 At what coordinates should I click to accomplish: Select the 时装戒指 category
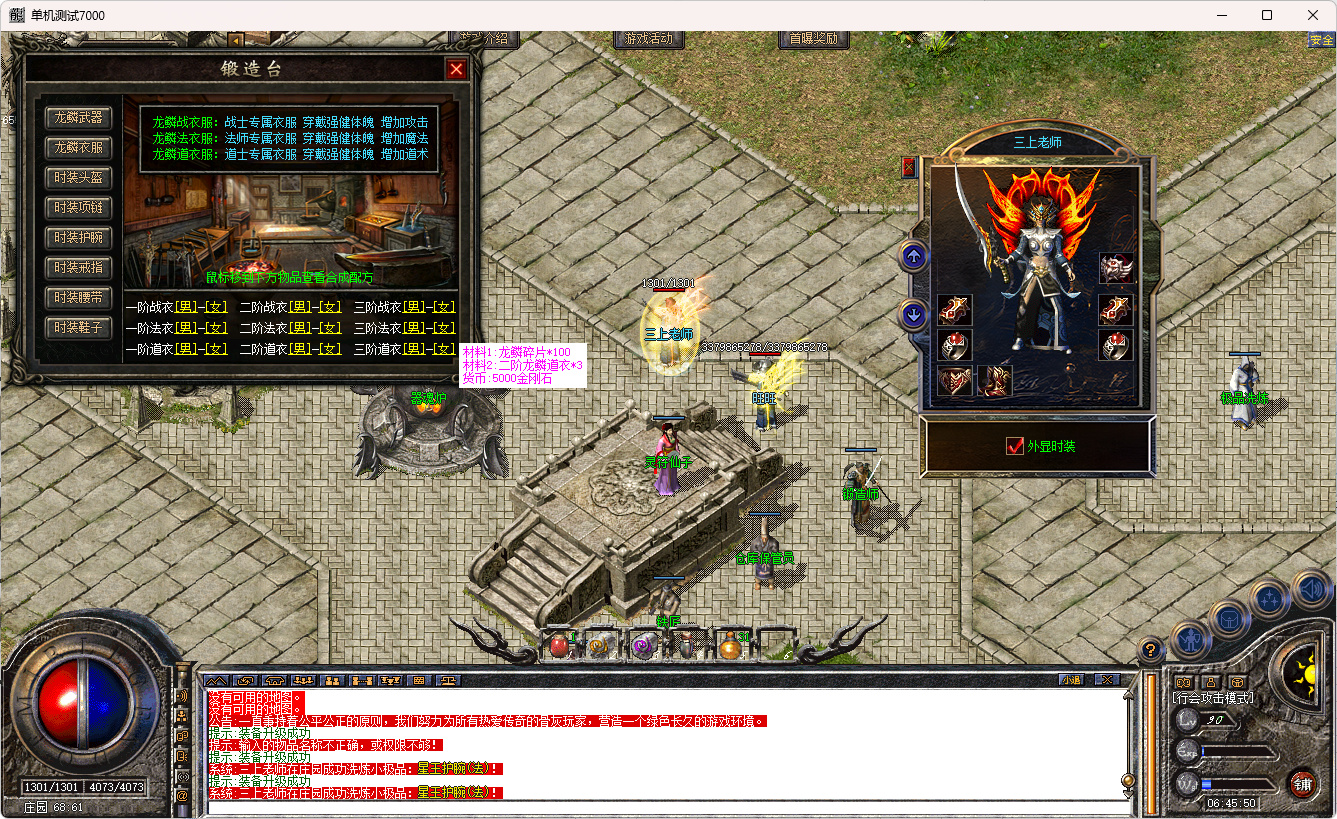click(78, 268)
